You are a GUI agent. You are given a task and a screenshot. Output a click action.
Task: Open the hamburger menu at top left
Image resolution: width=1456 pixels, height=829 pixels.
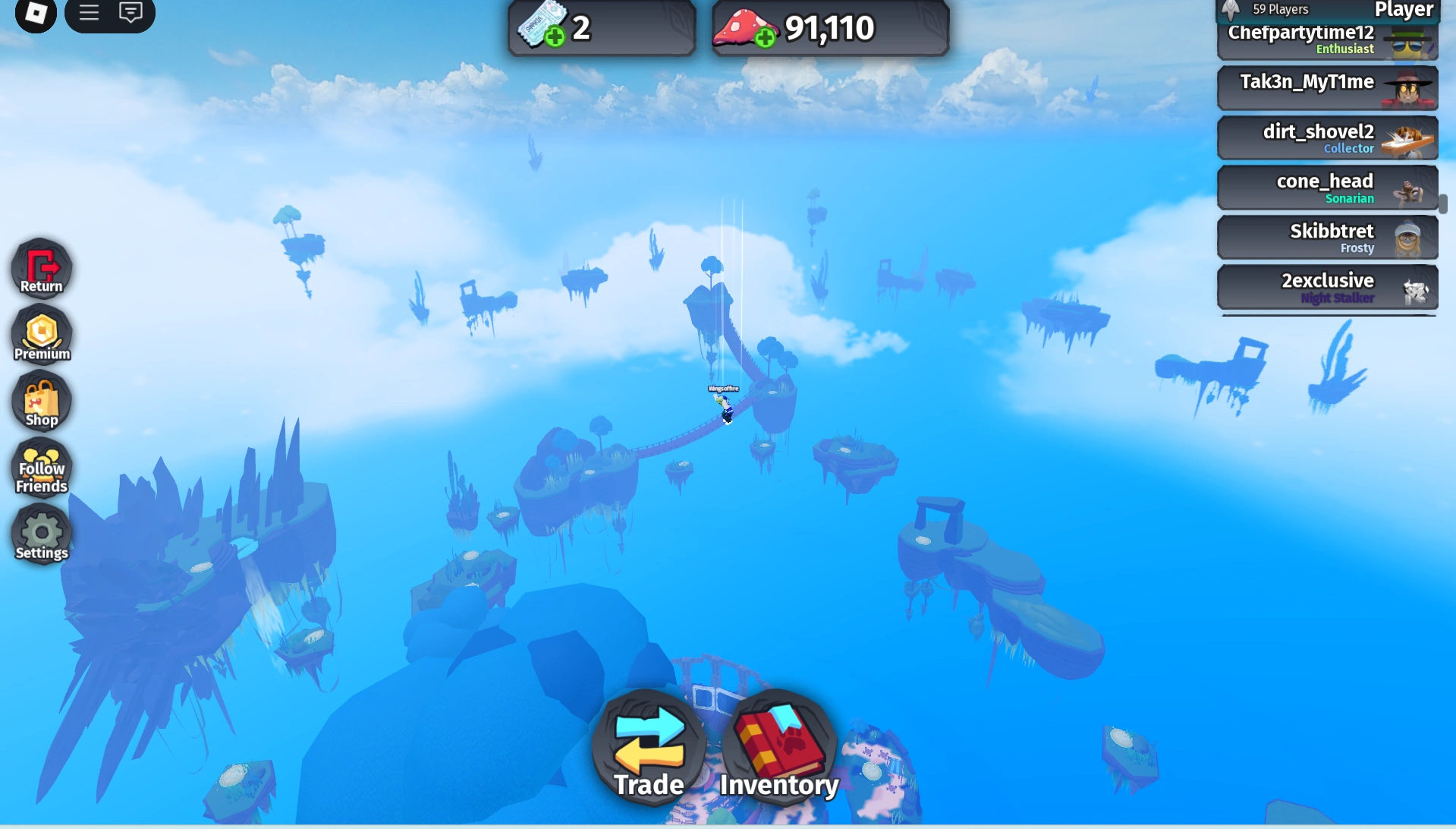pyautogui.click(x=89, y=12)
